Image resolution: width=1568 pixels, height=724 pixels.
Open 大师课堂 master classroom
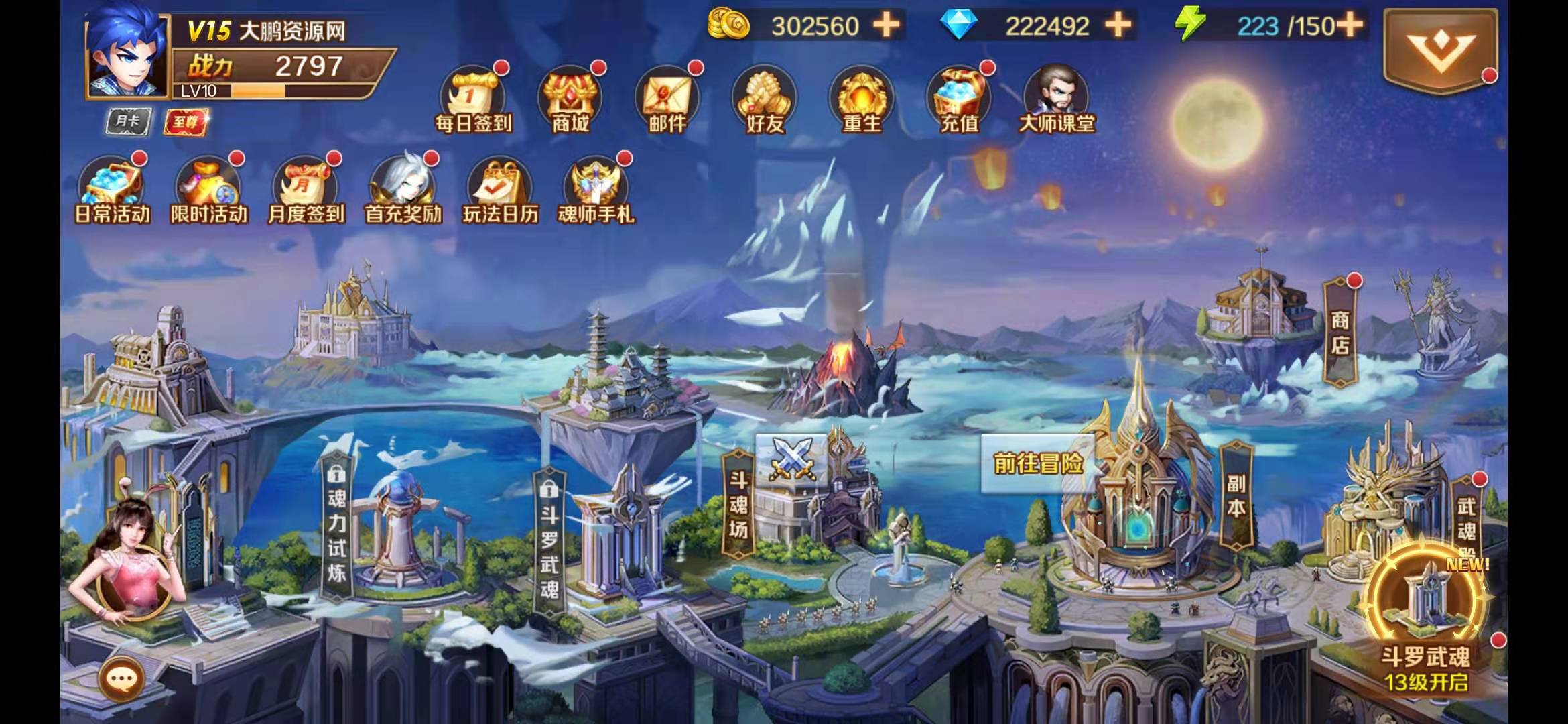pyautogui.click(x=1056, y=101)
